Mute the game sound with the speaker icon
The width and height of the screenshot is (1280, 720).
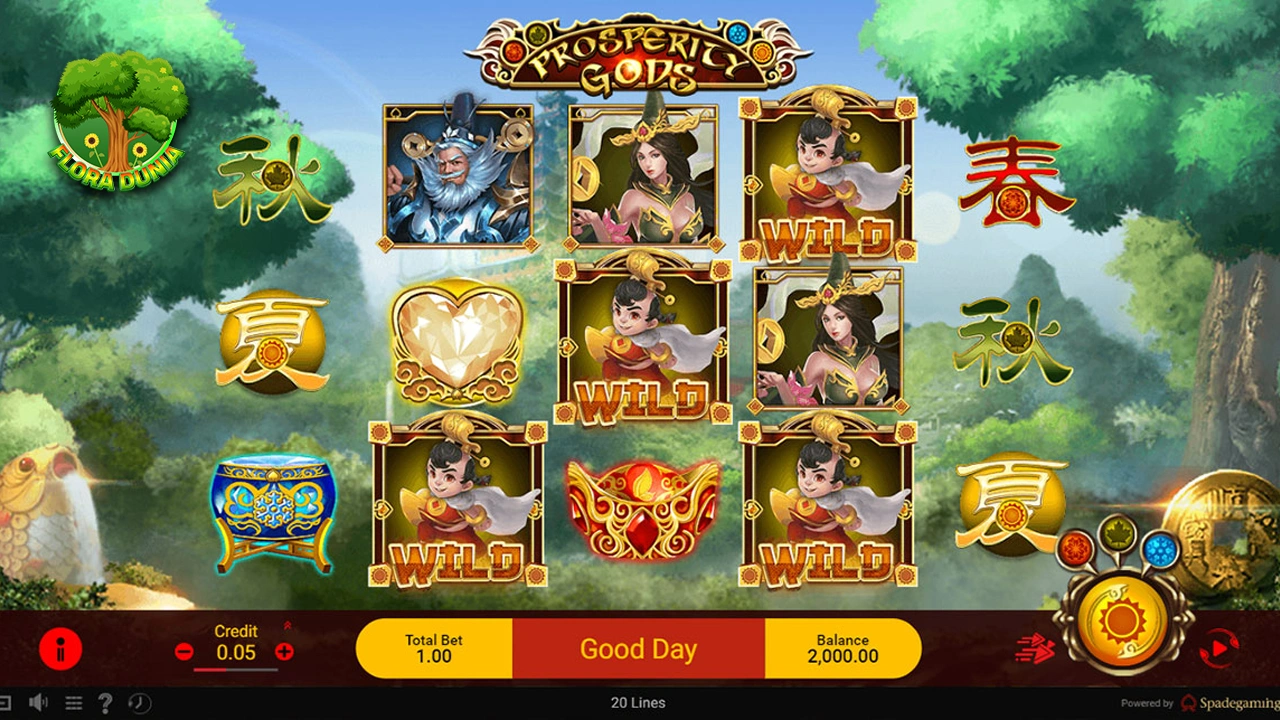pyautogui.click(x=38, y=703)
